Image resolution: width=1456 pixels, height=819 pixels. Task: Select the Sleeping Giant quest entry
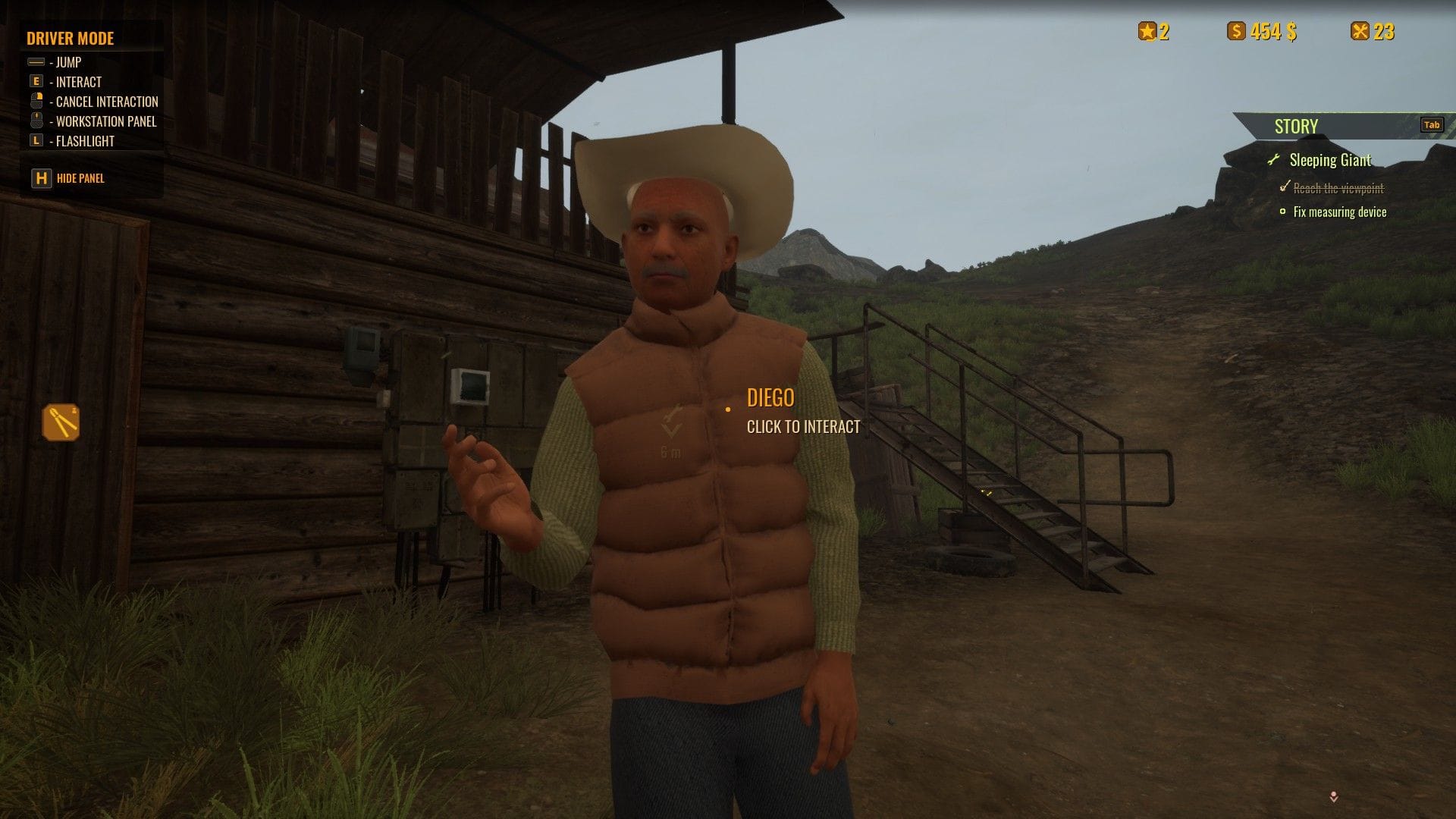pos(1329,160)
